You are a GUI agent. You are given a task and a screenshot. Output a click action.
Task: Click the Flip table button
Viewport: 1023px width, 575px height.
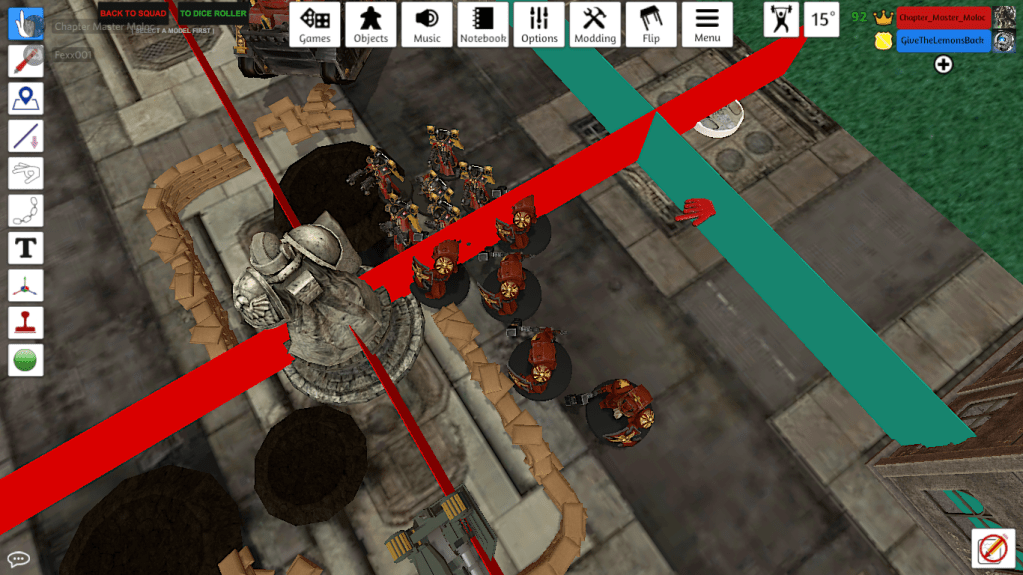click(651, 25)
